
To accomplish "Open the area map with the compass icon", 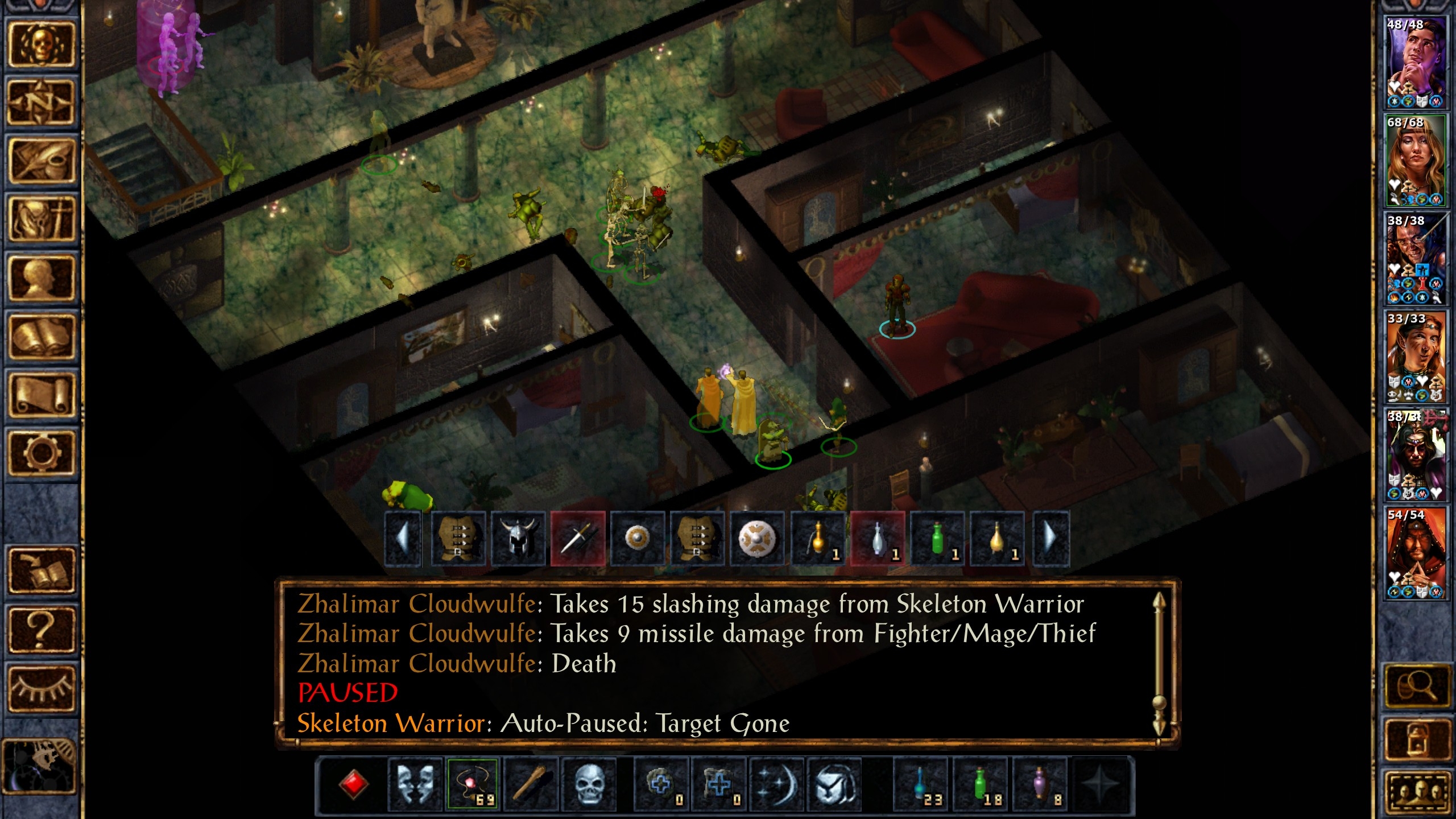I will coord(41,102).
